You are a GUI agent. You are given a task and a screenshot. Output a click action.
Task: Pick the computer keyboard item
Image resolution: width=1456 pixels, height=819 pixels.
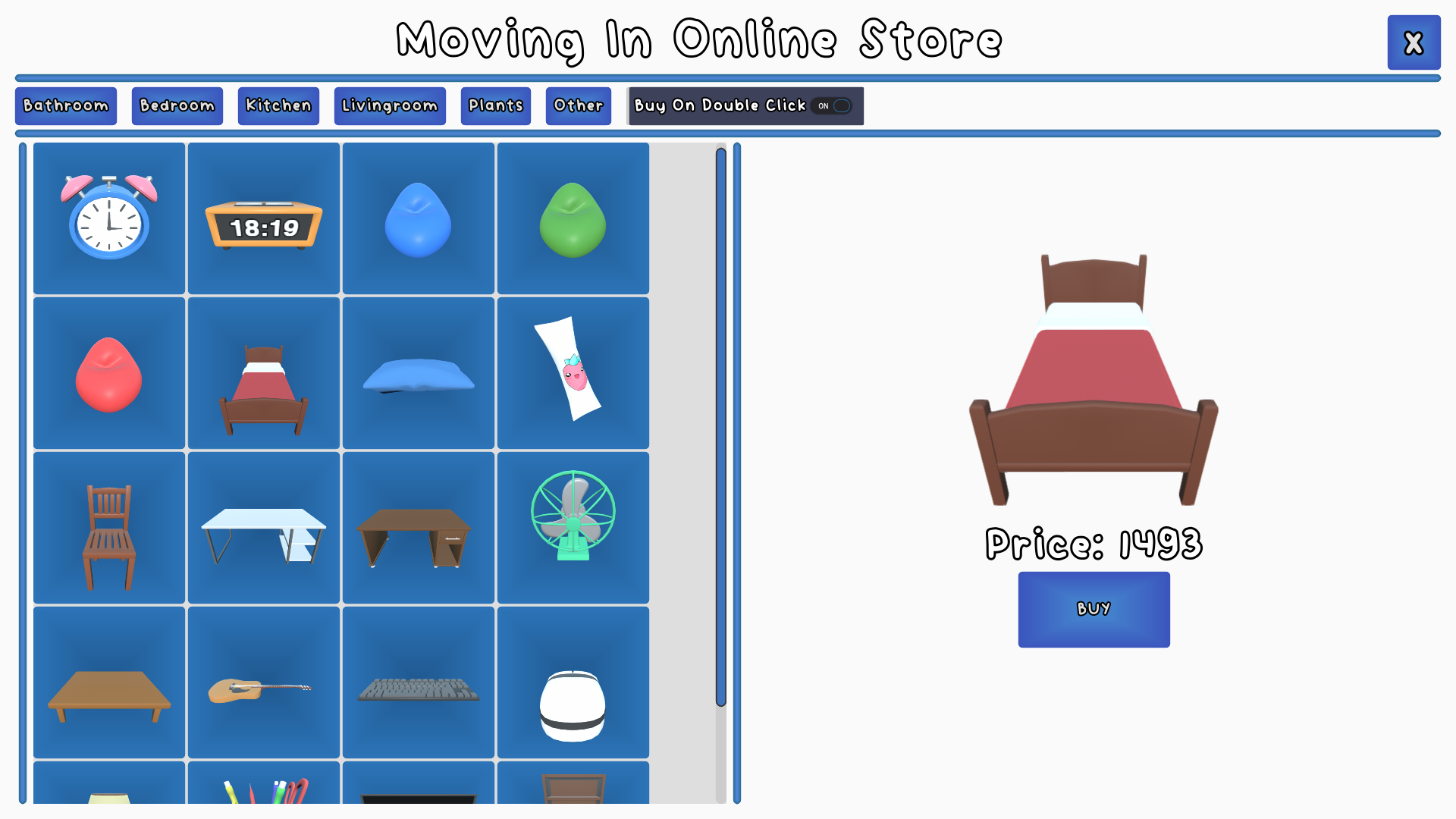[x=418, y=681]
